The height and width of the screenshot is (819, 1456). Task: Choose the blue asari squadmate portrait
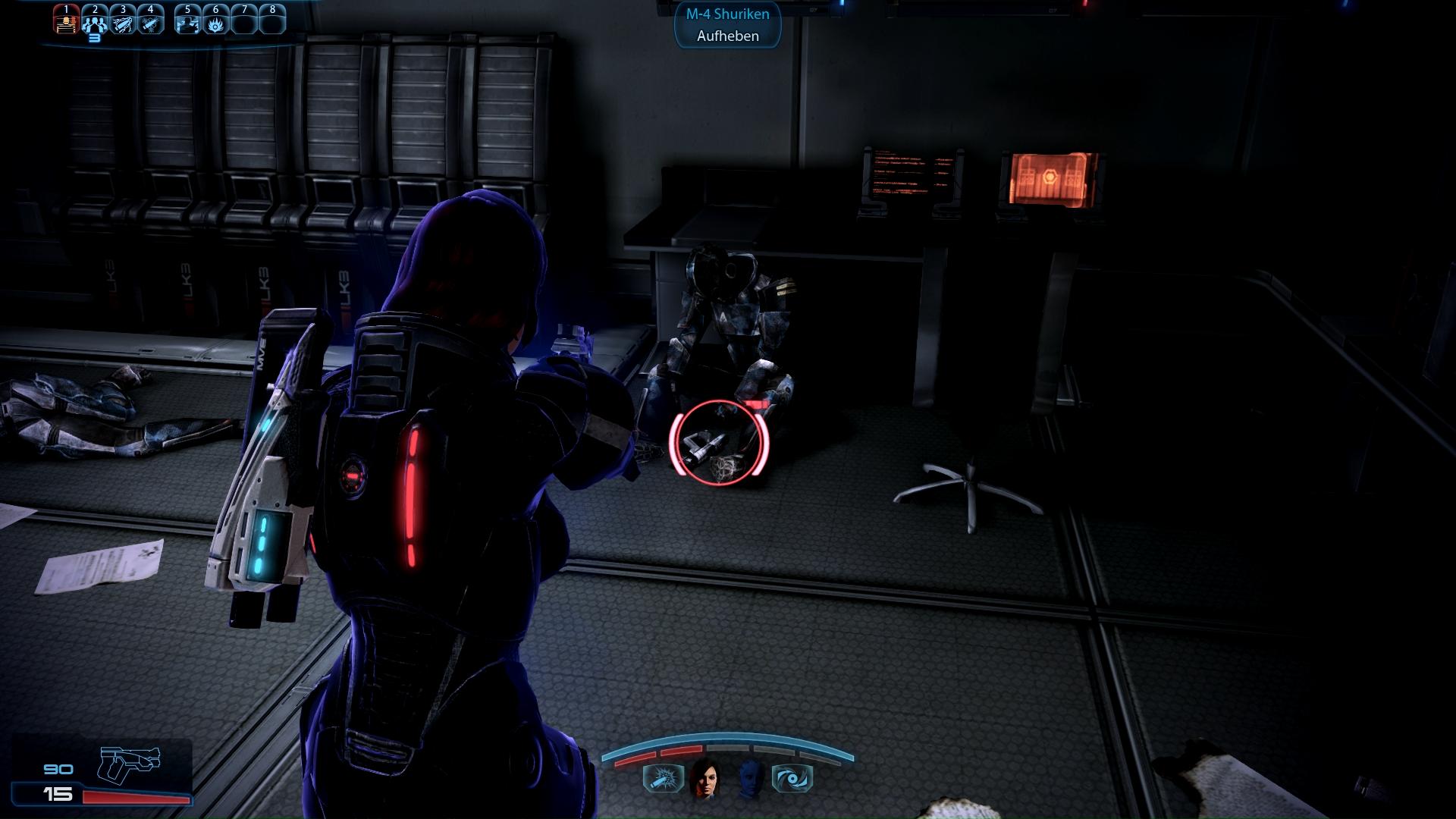750,778
